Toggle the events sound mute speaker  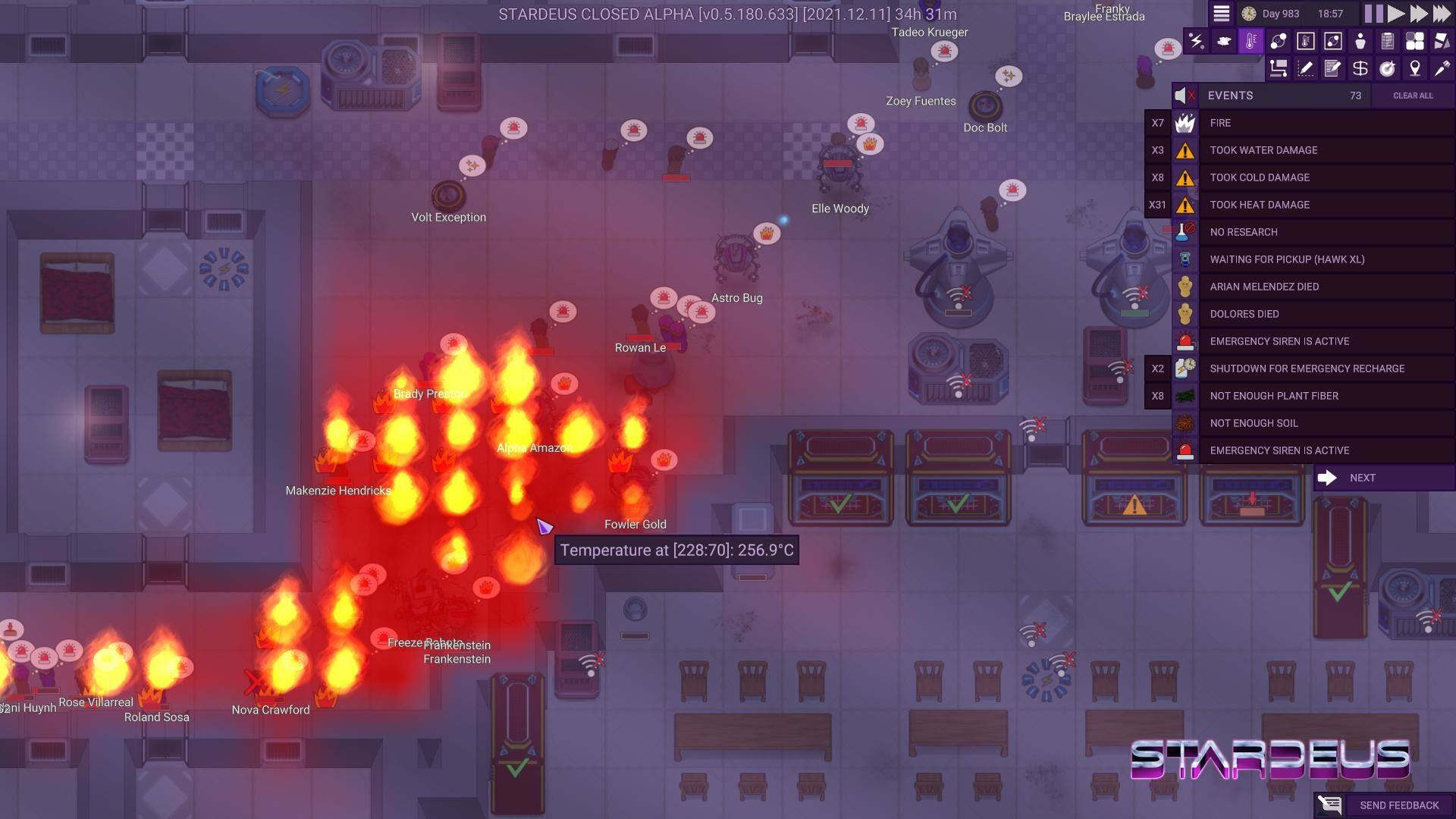[x=1185, y=96]
